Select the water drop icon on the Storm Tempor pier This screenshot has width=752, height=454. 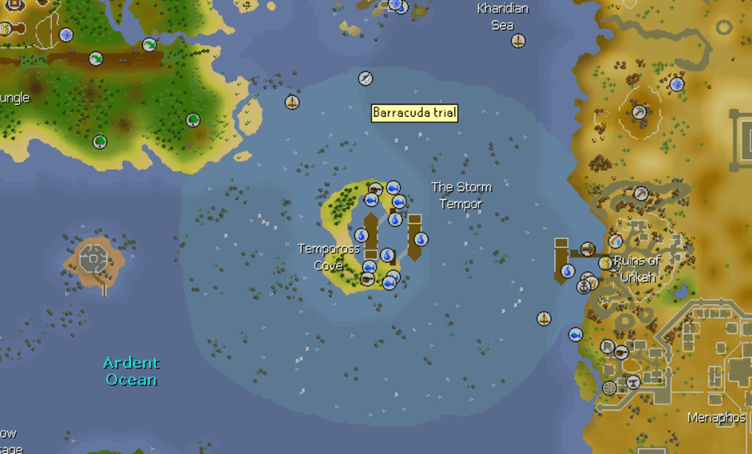click(x=421, y=239)
